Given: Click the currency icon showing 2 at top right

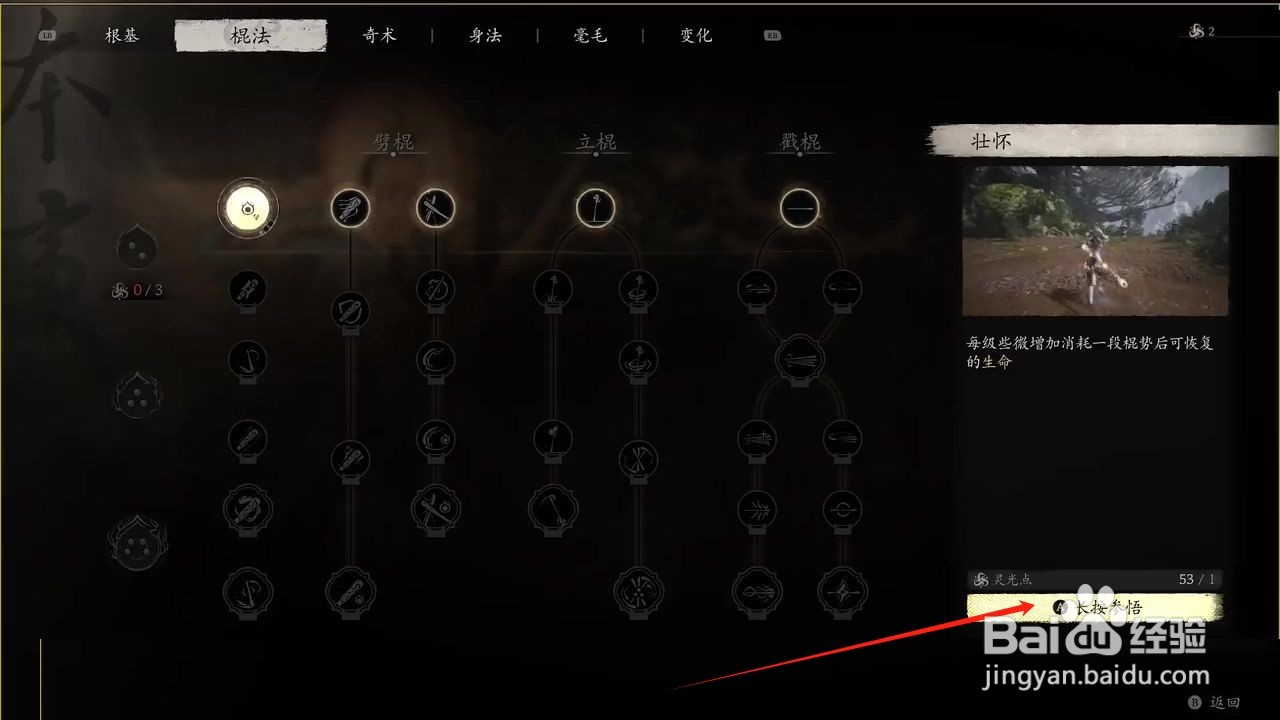Looking at the screenshot, I should coord(1196,31).
